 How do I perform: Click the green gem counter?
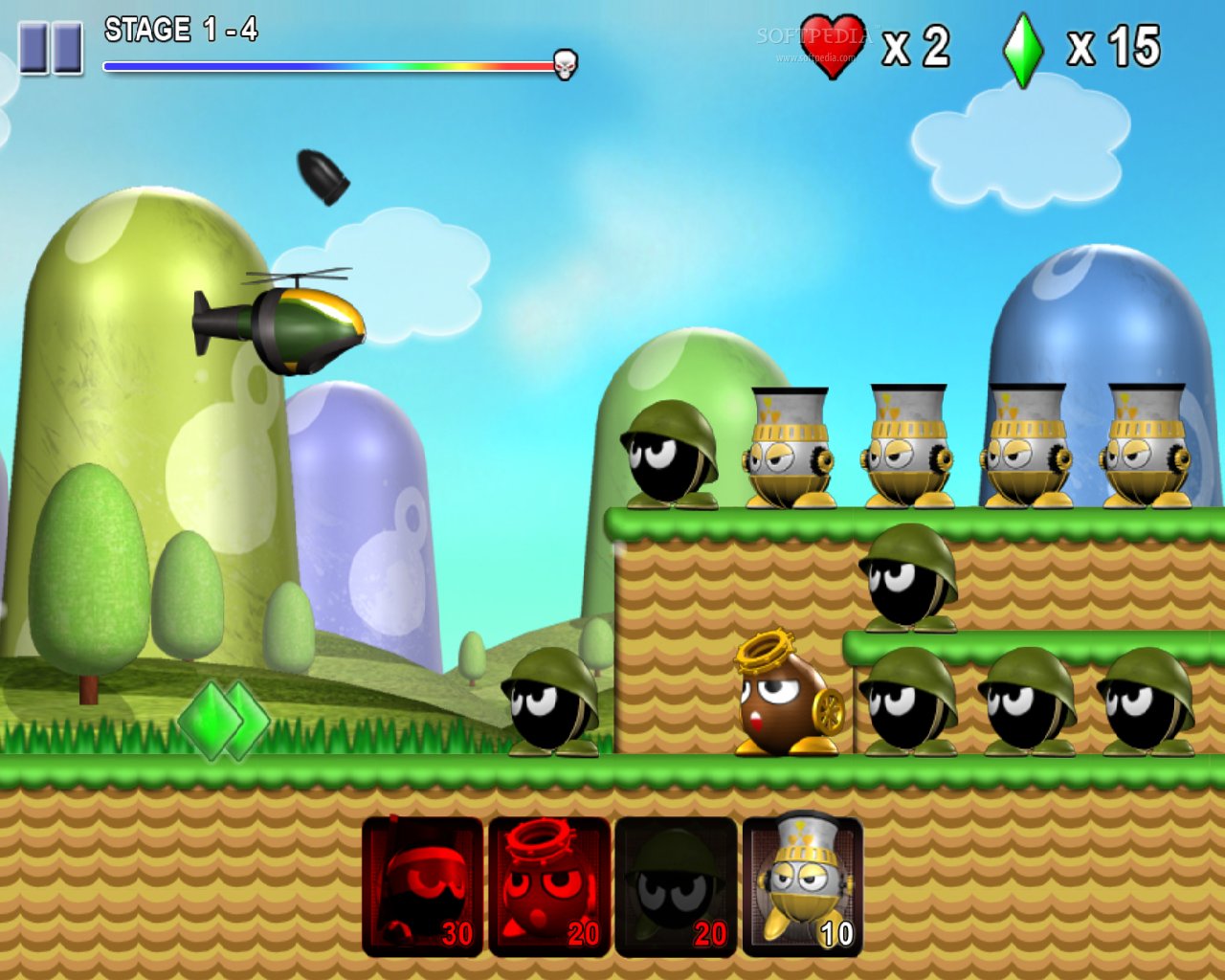(x=1022, y=46)
